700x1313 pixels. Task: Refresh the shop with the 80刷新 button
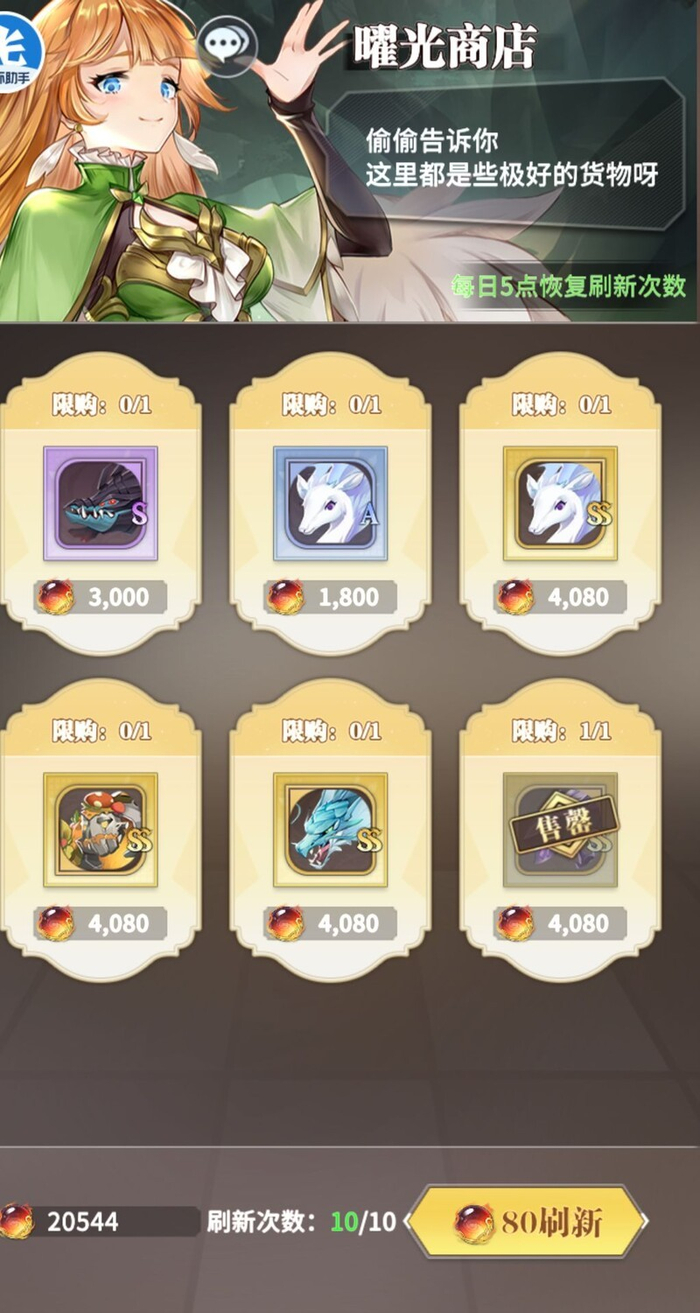pyautogui.click(x=527, y=1221)
